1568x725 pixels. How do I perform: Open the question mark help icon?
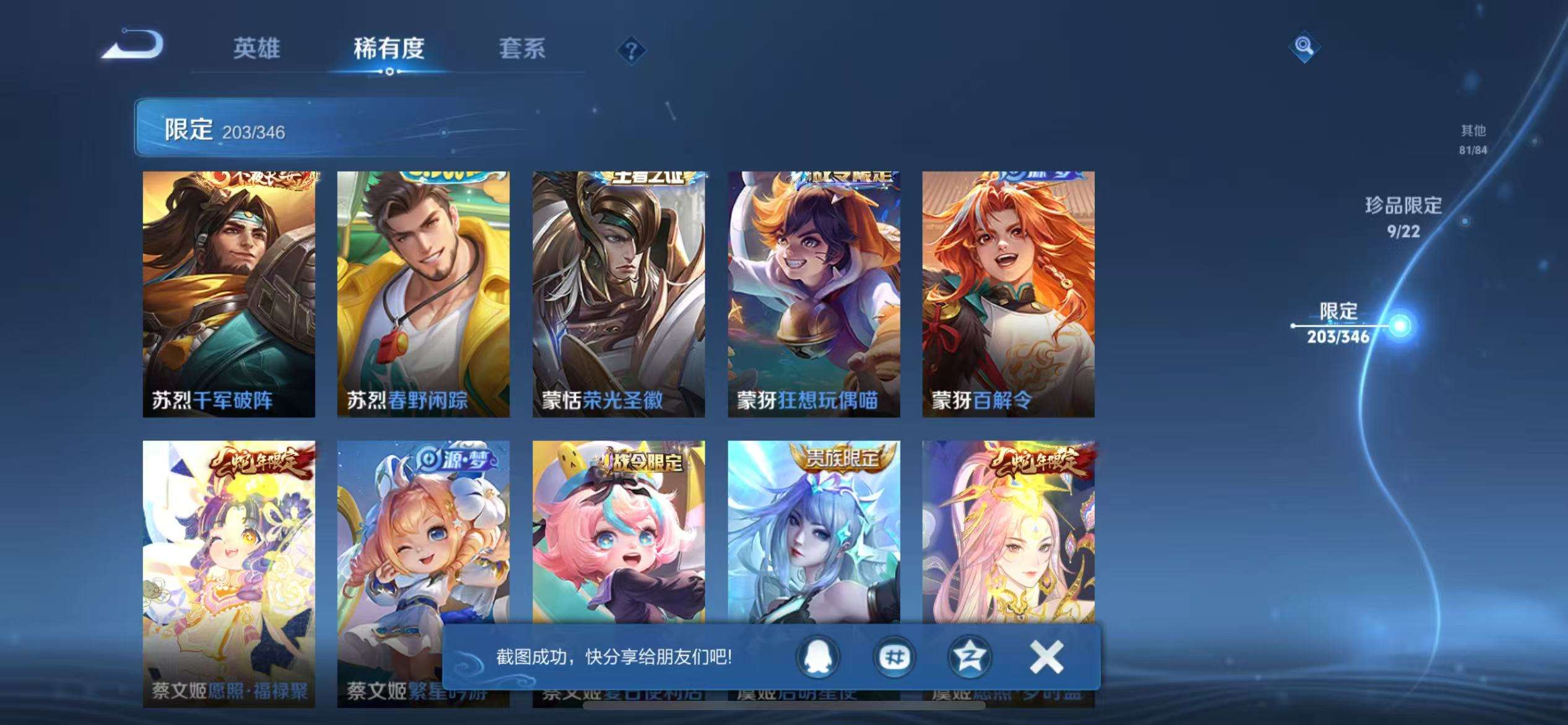point(630,52)
